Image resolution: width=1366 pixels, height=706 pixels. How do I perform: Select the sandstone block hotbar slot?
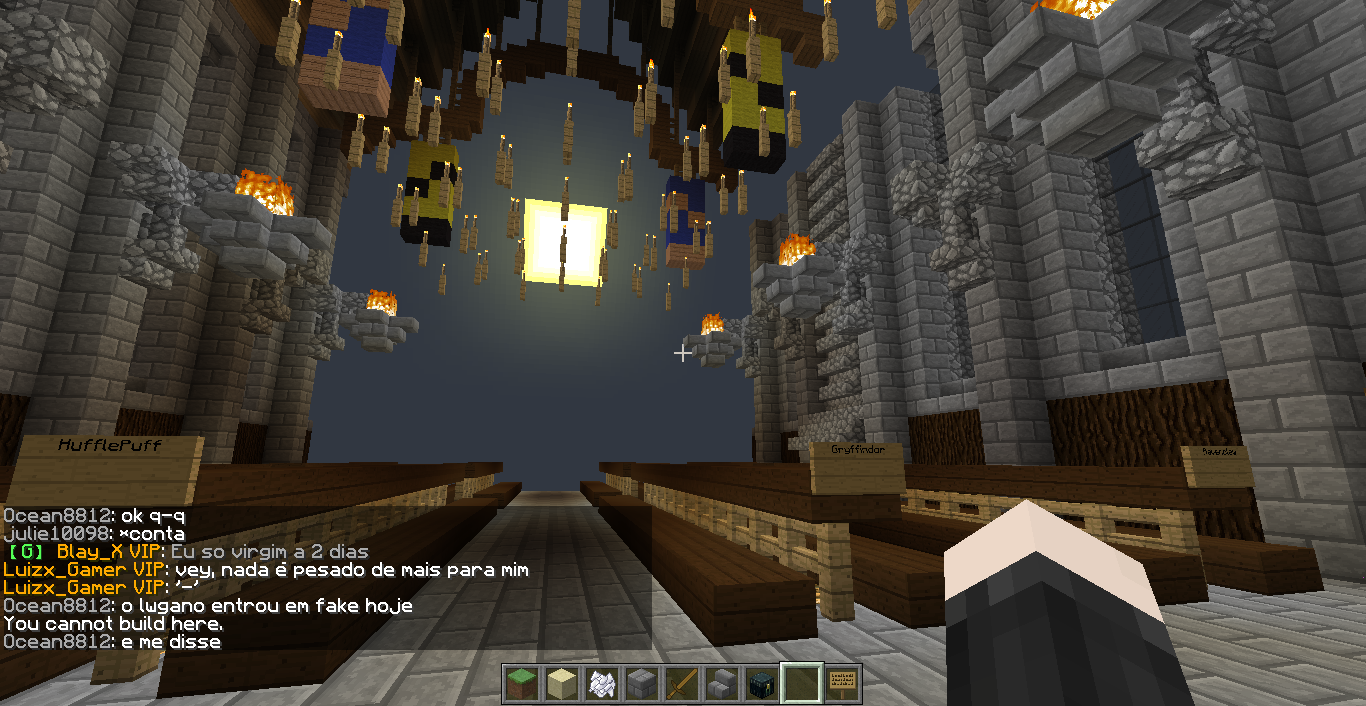[x=561, y=684]
